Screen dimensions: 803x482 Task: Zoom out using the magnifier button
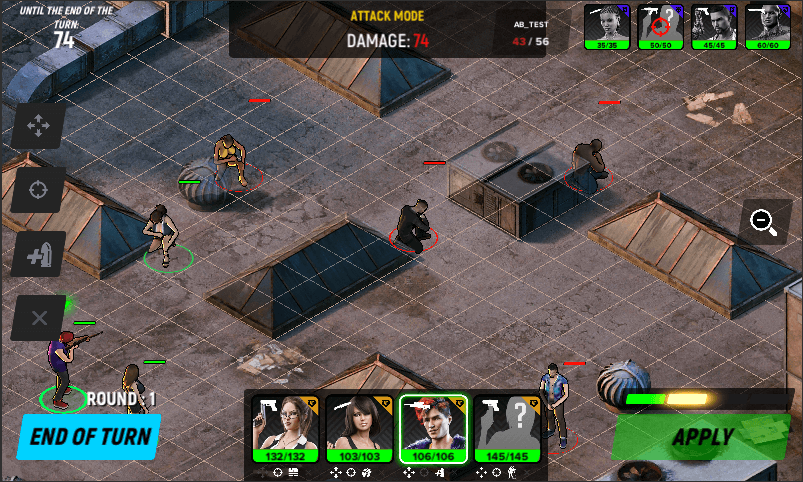click(765, 222)
